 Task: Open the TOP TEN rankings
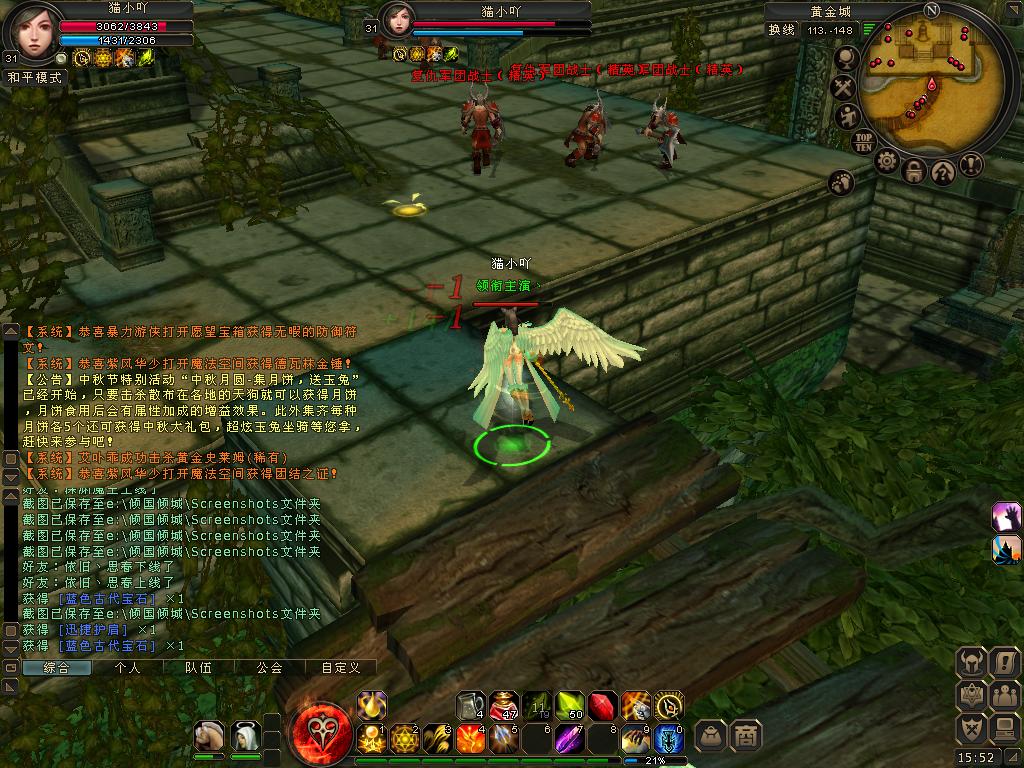pos(864,142)
